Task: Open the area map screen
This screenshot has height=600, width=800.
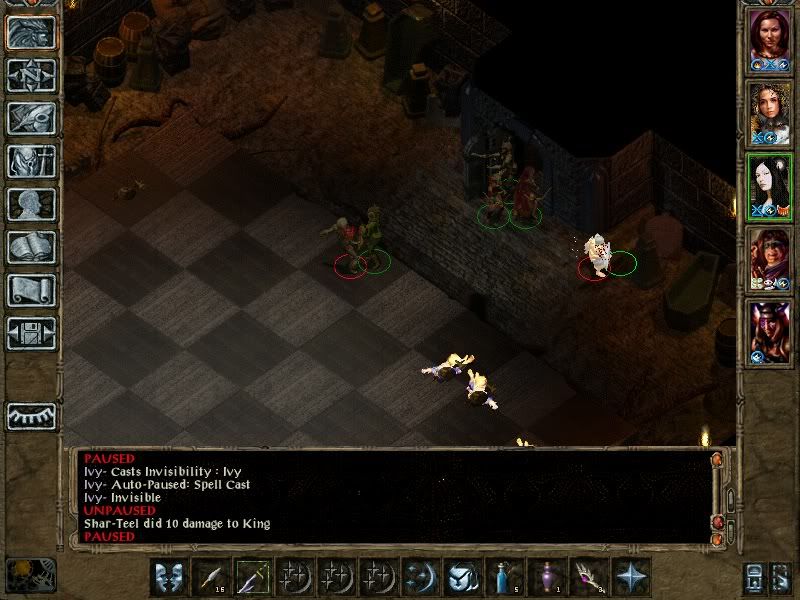Action: click(31, 75)
